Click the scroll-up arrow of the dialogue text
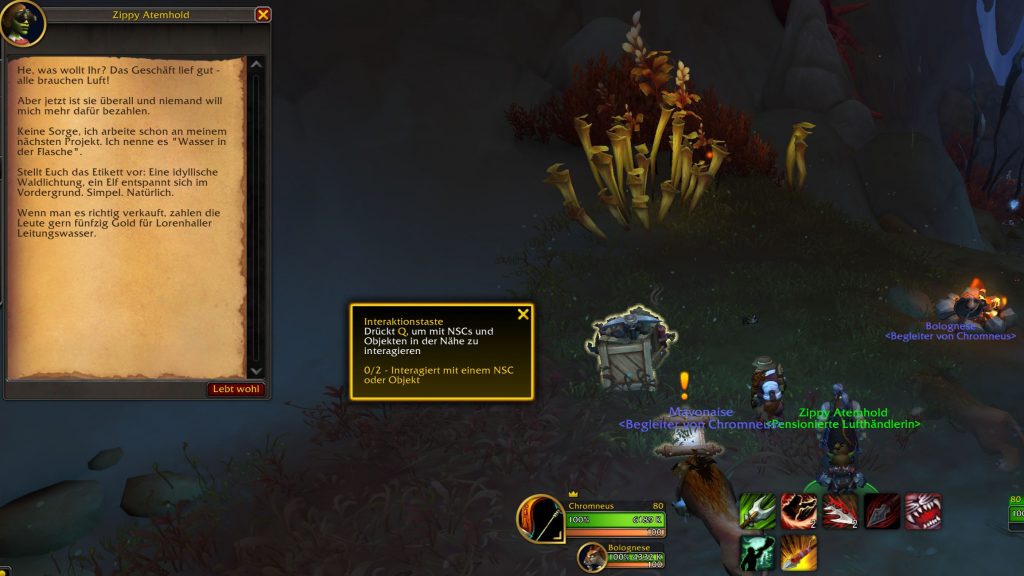Screen dimensions: 1024x576 256,65
